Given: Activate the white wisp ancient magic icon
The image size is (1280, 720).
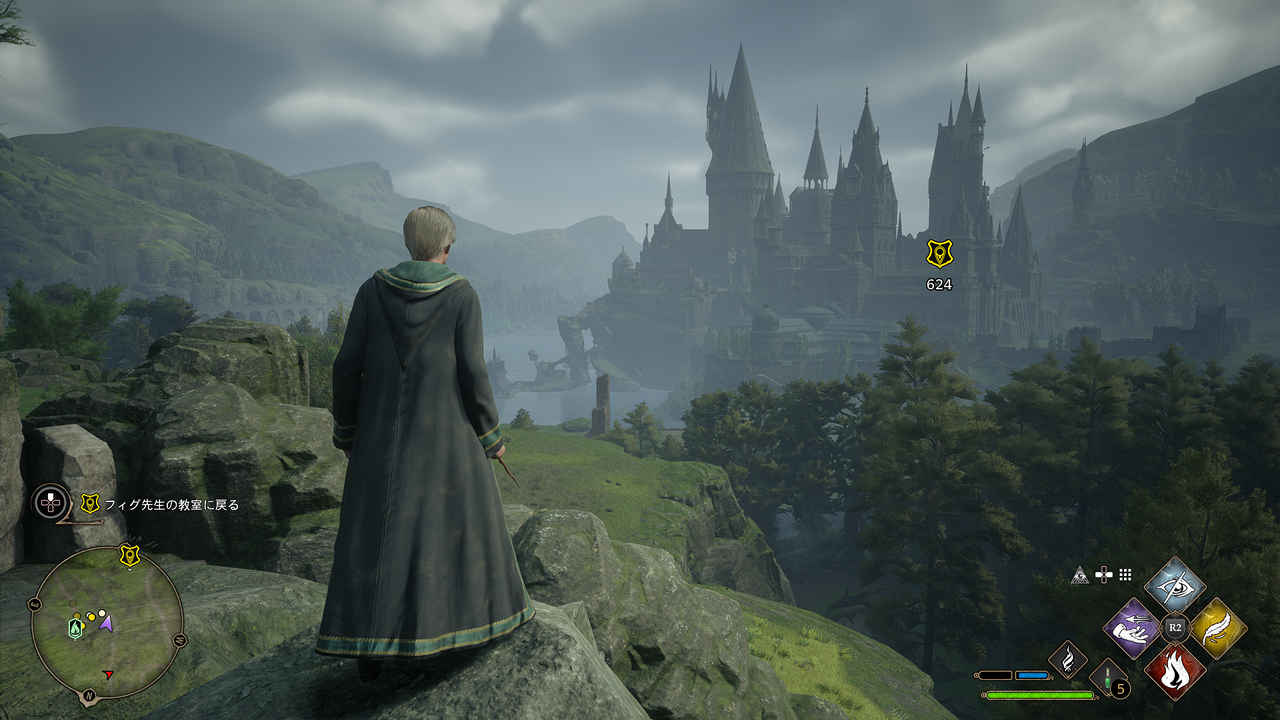Looking at the screenshot, I should (1068, 660).
